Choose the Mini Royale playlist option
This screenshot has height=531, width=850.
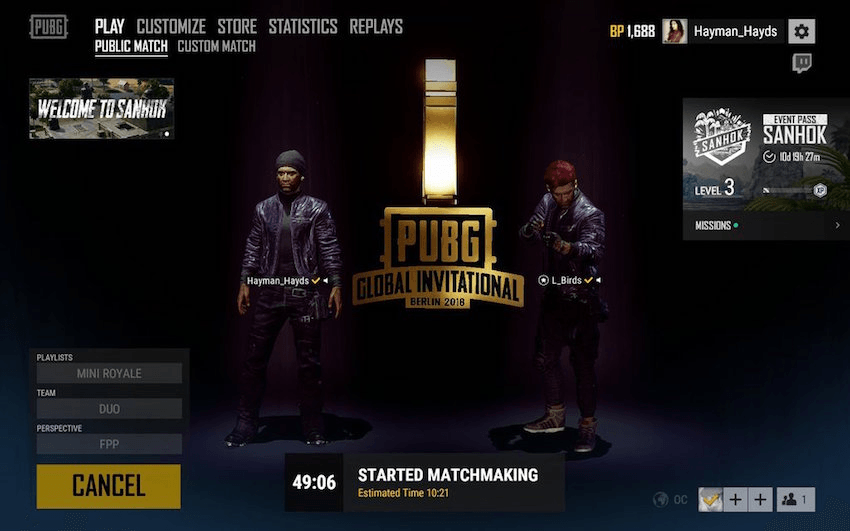109,373
